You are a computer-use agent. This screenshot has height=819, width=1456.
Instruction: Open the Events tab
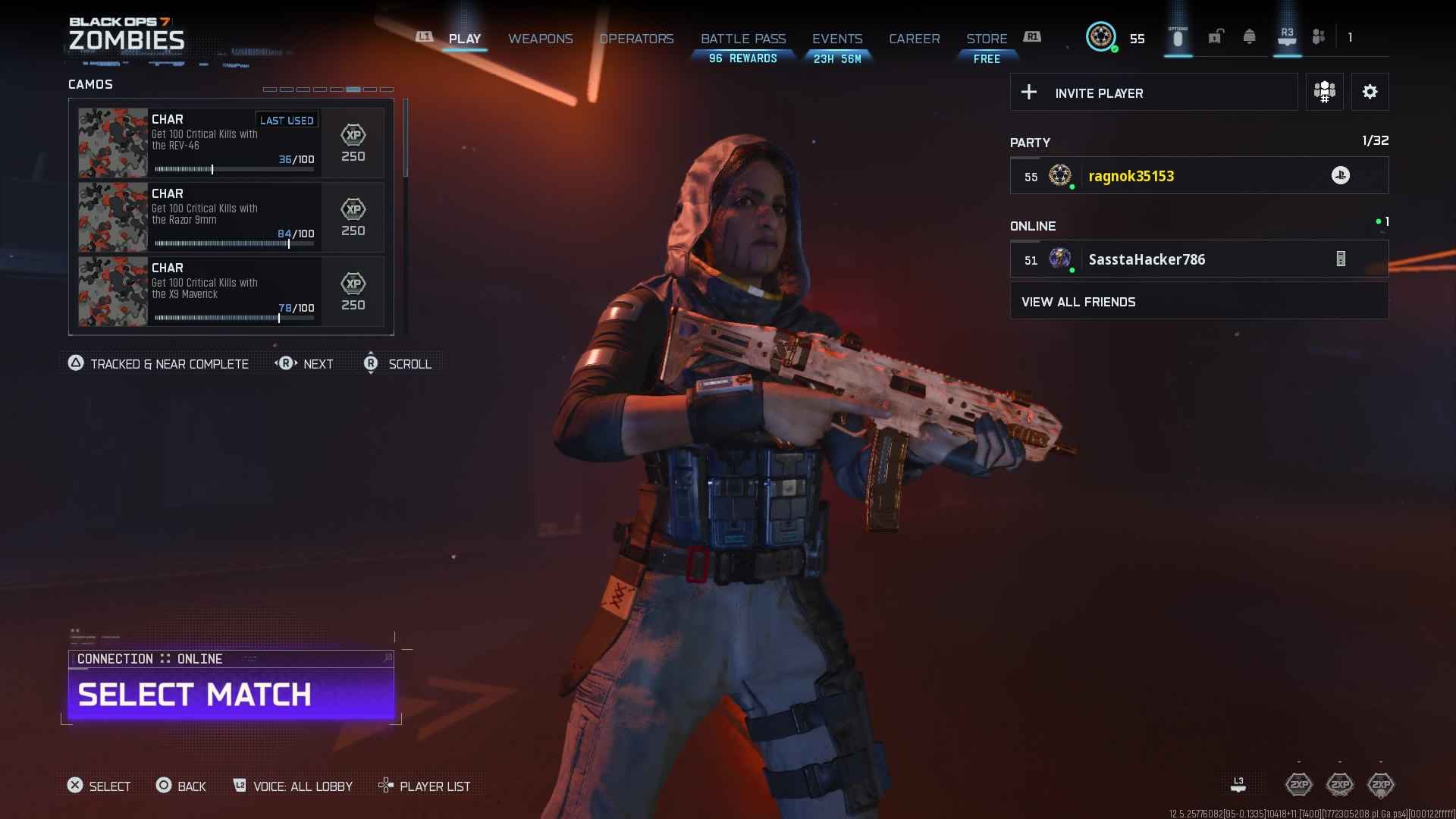click(837, 39)
